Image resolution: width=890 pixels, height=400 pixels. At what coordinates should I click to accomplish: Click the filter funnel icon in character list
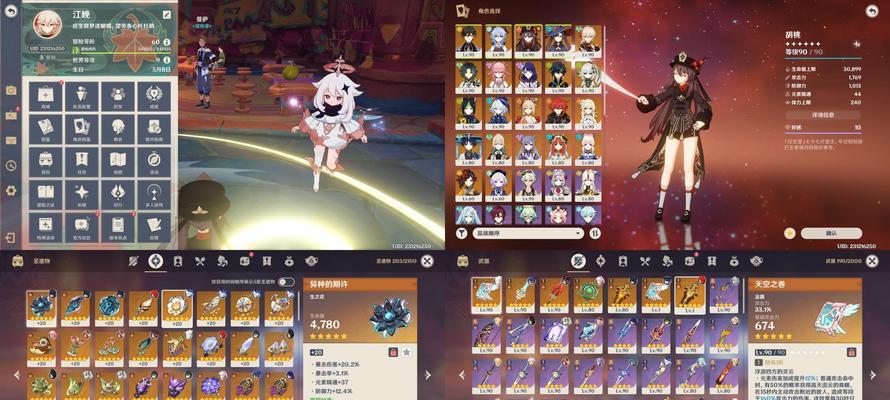(x=462, y=233)
